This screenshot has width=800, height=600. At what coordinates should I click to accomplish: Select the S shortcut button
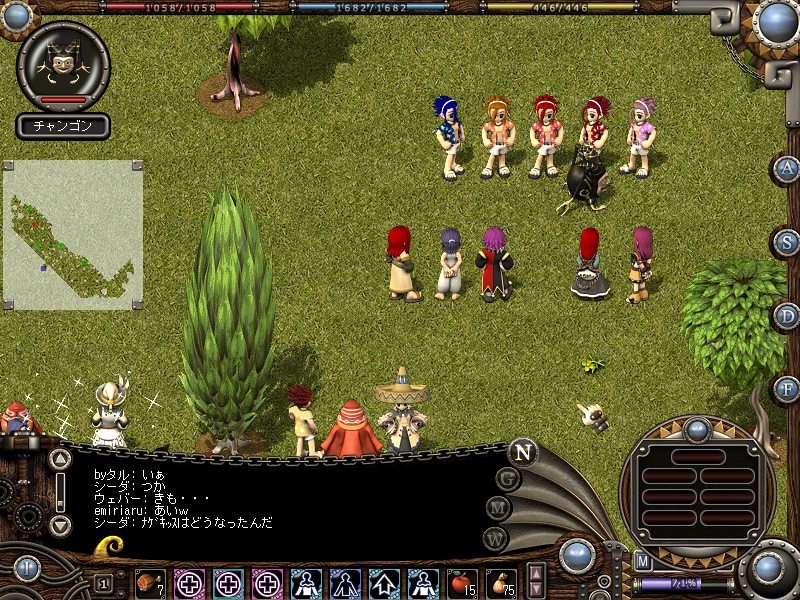(788, 242)
